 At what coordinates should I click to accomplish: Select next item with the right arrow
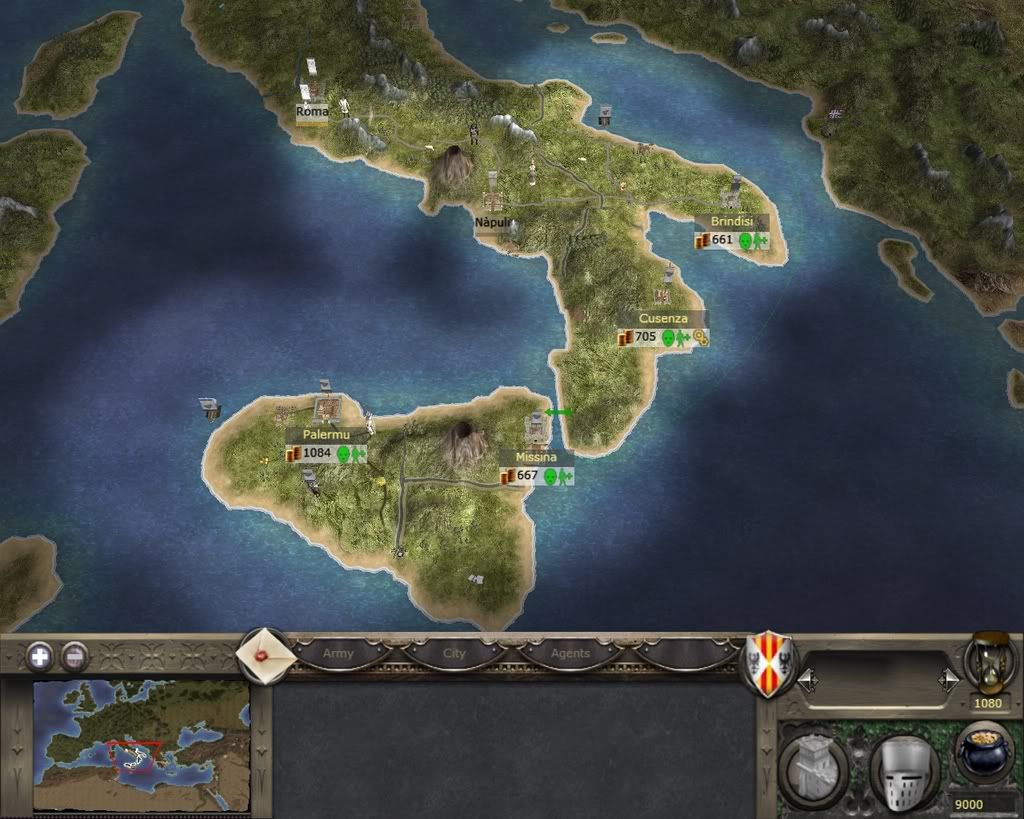point(948,681)
